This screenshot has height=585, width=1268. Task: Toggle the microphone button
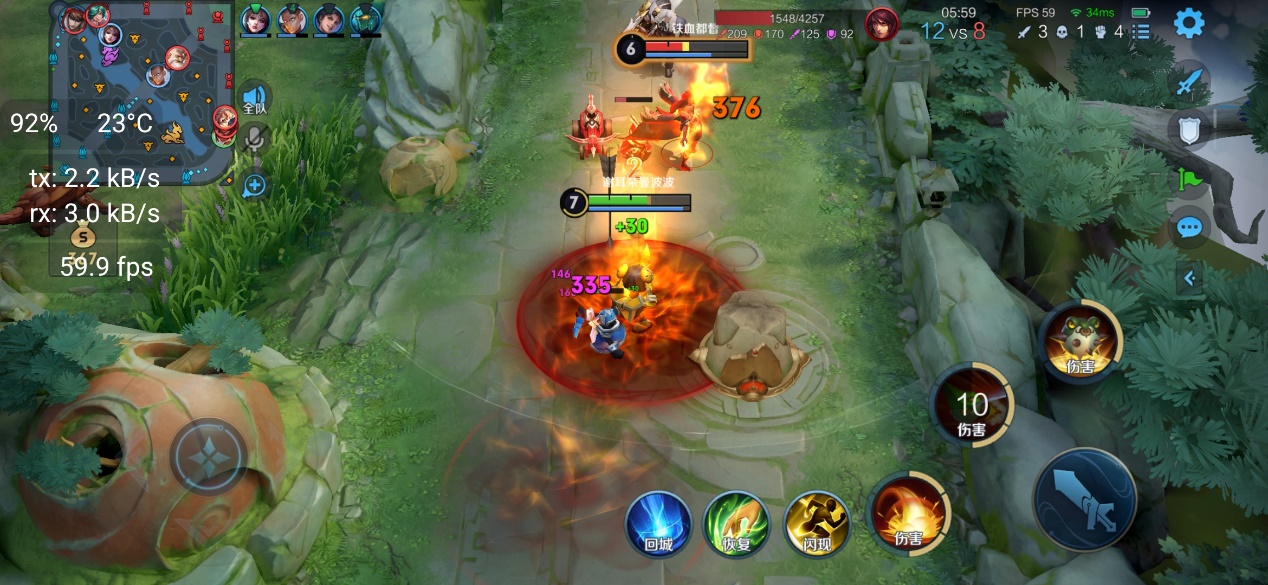coord(255,139)
